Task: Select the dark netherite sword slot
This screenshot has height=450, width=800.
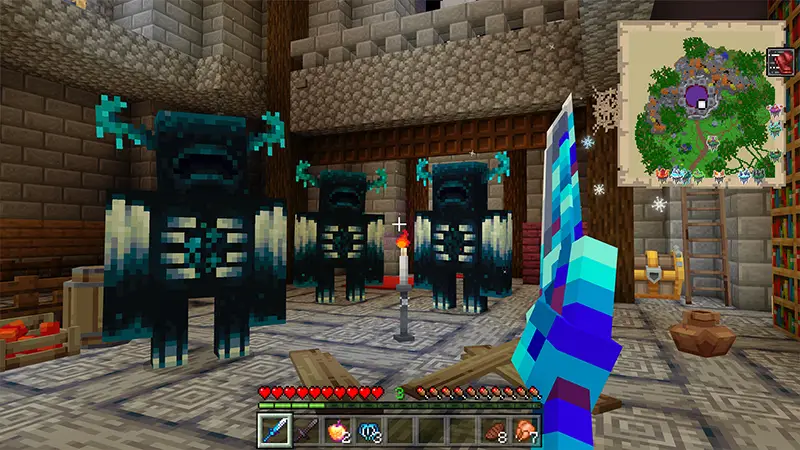Action: tap(306, 430)
